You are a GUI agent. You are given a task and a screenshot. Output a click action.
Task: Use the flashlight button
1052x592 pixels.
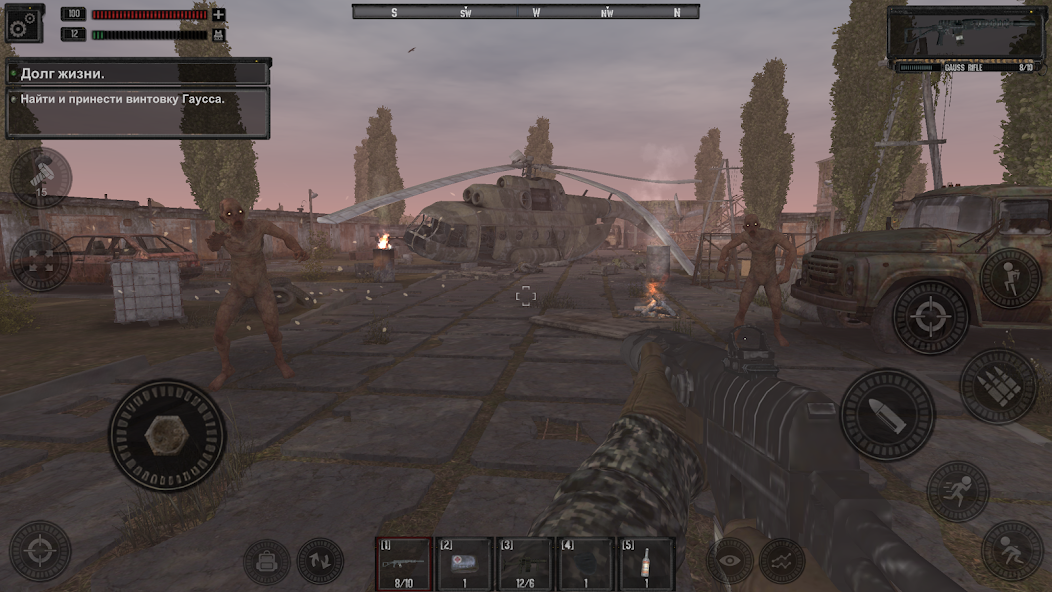coord(40,178)
